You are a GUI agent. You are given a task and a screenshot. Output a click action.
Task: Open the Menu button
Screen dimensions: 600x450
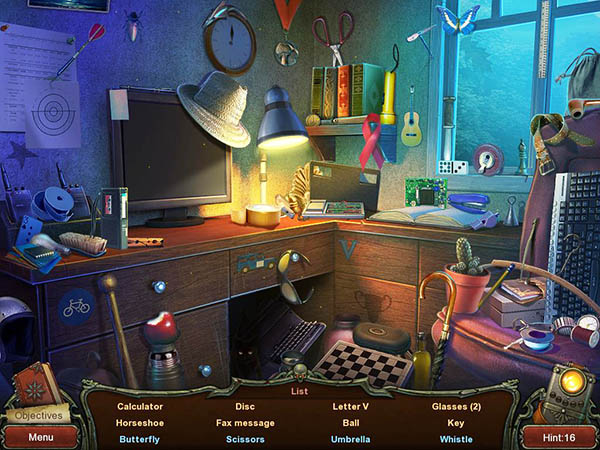40,437
